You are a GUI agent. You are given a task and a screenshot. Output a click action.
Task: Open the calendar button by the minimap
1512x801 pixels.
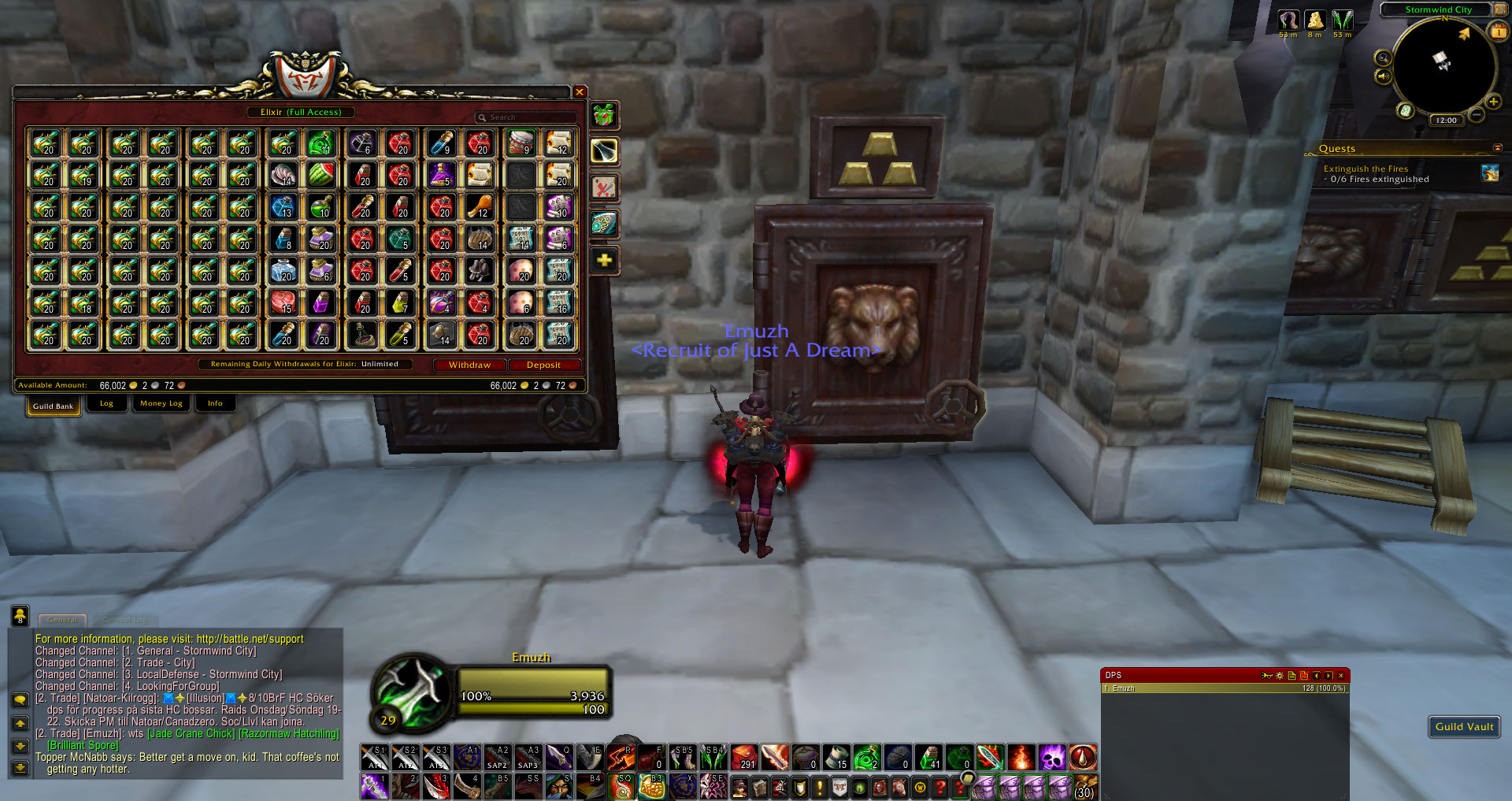click(x=1498, y=32)
